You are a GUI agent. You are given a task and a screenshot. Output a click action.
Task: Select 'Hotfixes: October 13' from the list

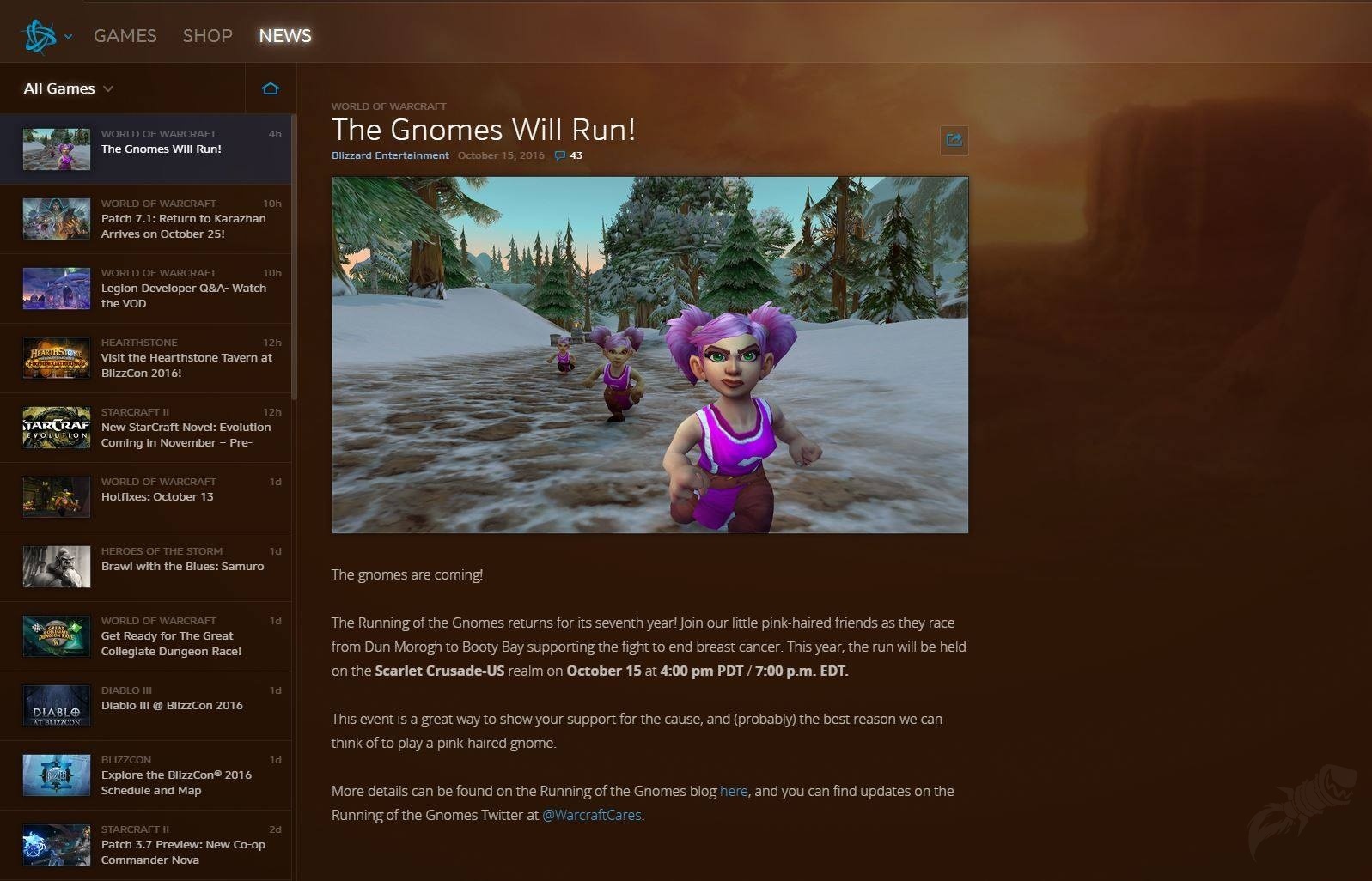(157, 496)
